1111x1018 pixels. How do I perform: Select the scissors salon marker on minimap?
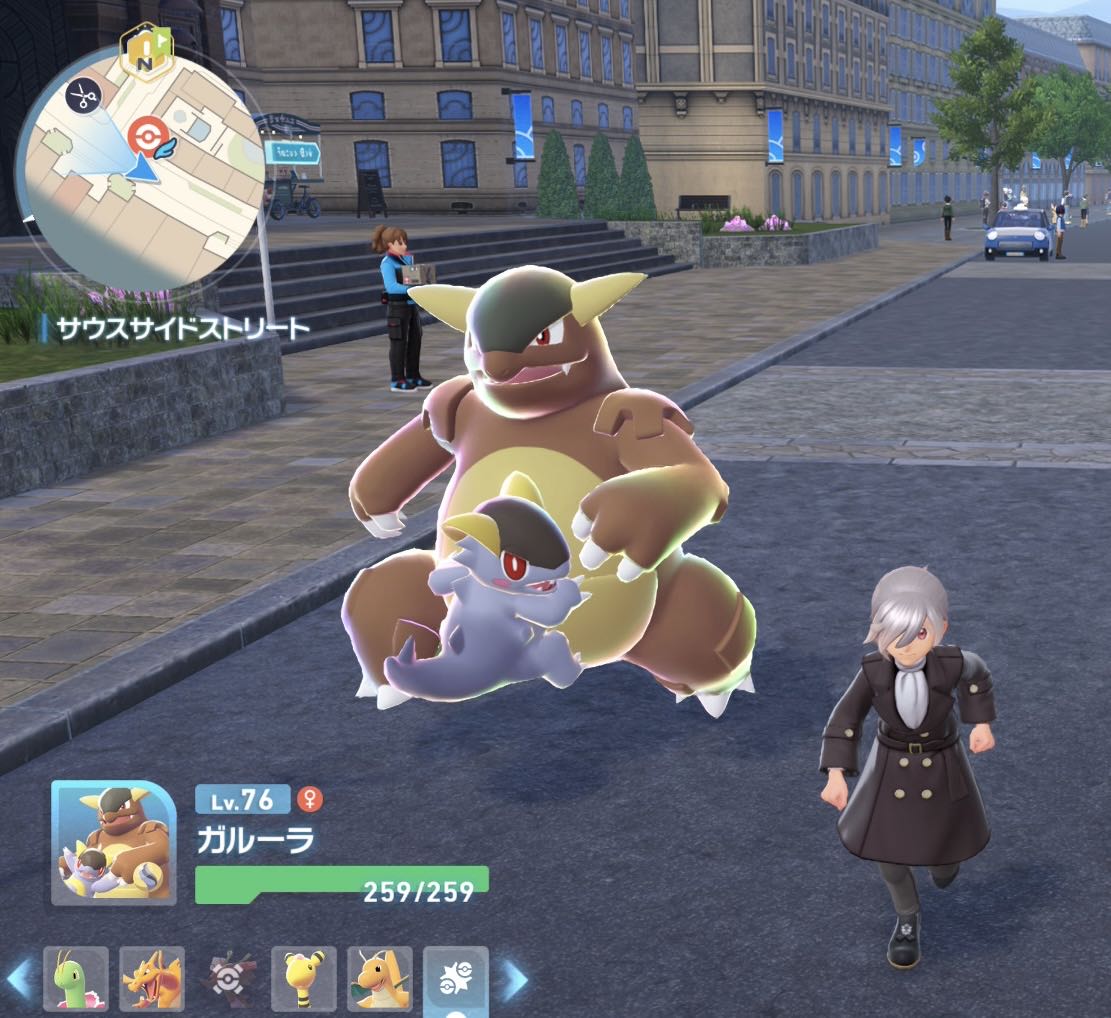pyautogui.click(x=83, y=96)
